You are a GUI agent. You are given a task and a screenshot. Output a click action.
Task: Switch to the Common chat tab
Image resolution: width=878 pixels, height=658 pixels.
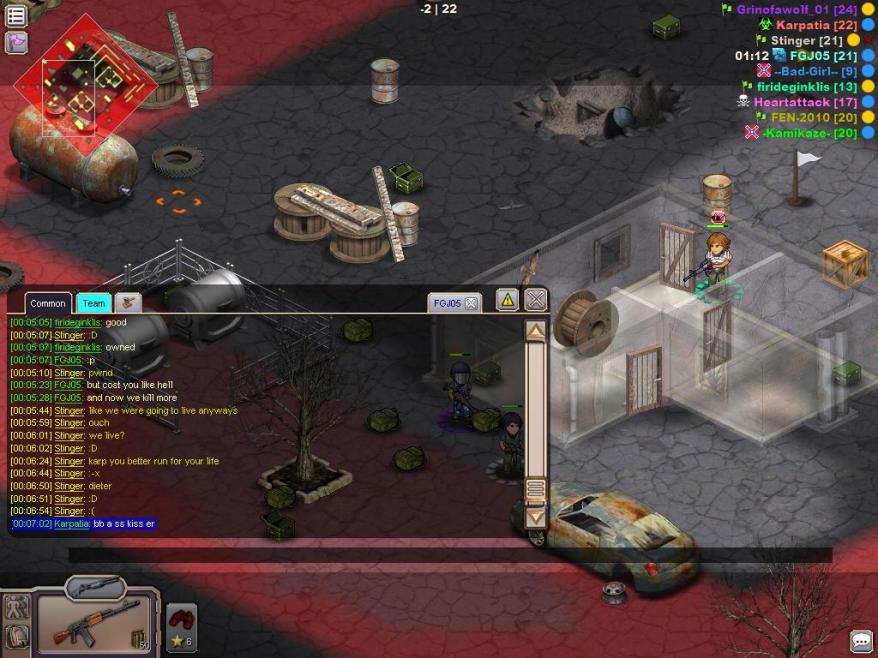pyautogui.click(x=47, y=303)
